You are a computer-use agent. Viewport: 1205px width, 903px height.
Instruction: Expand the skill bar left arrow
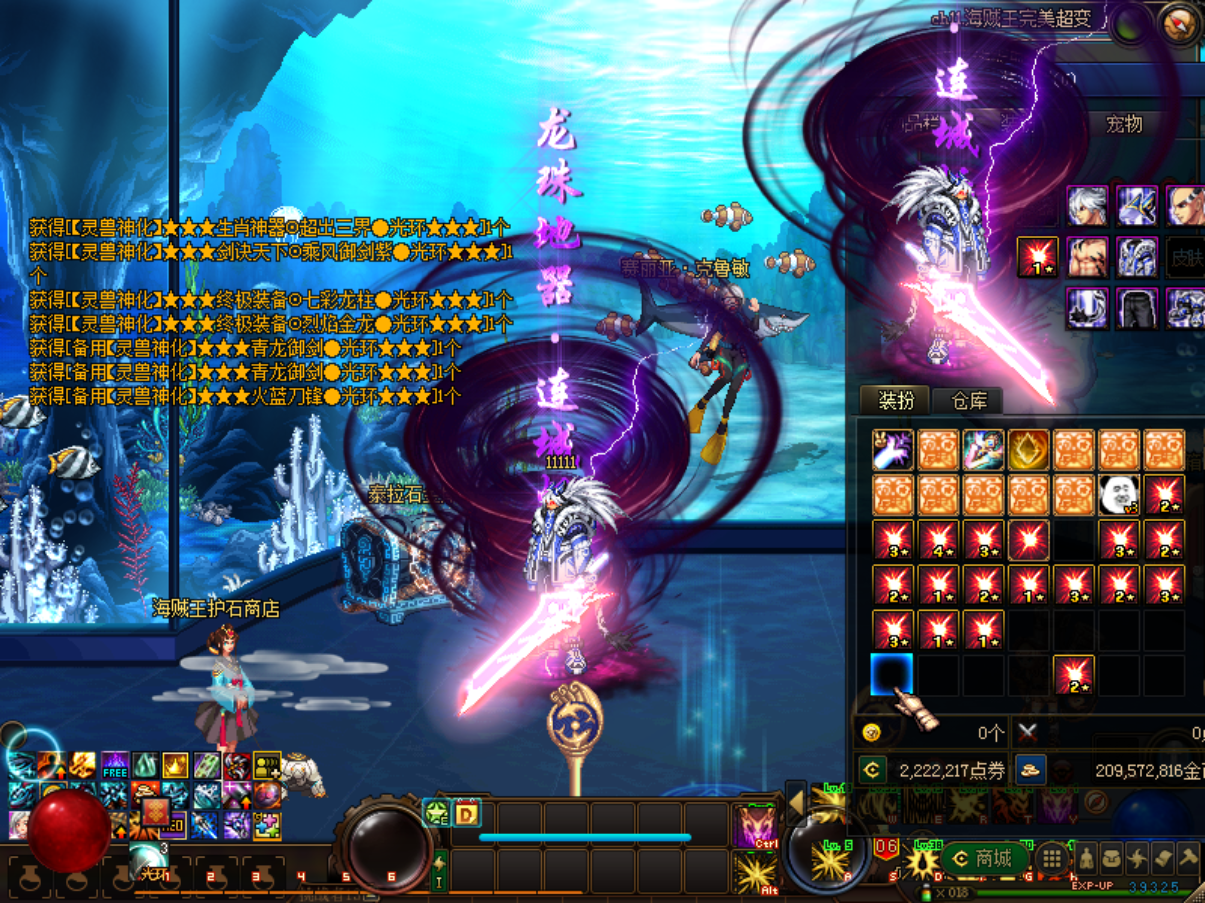tap(796, 801)
